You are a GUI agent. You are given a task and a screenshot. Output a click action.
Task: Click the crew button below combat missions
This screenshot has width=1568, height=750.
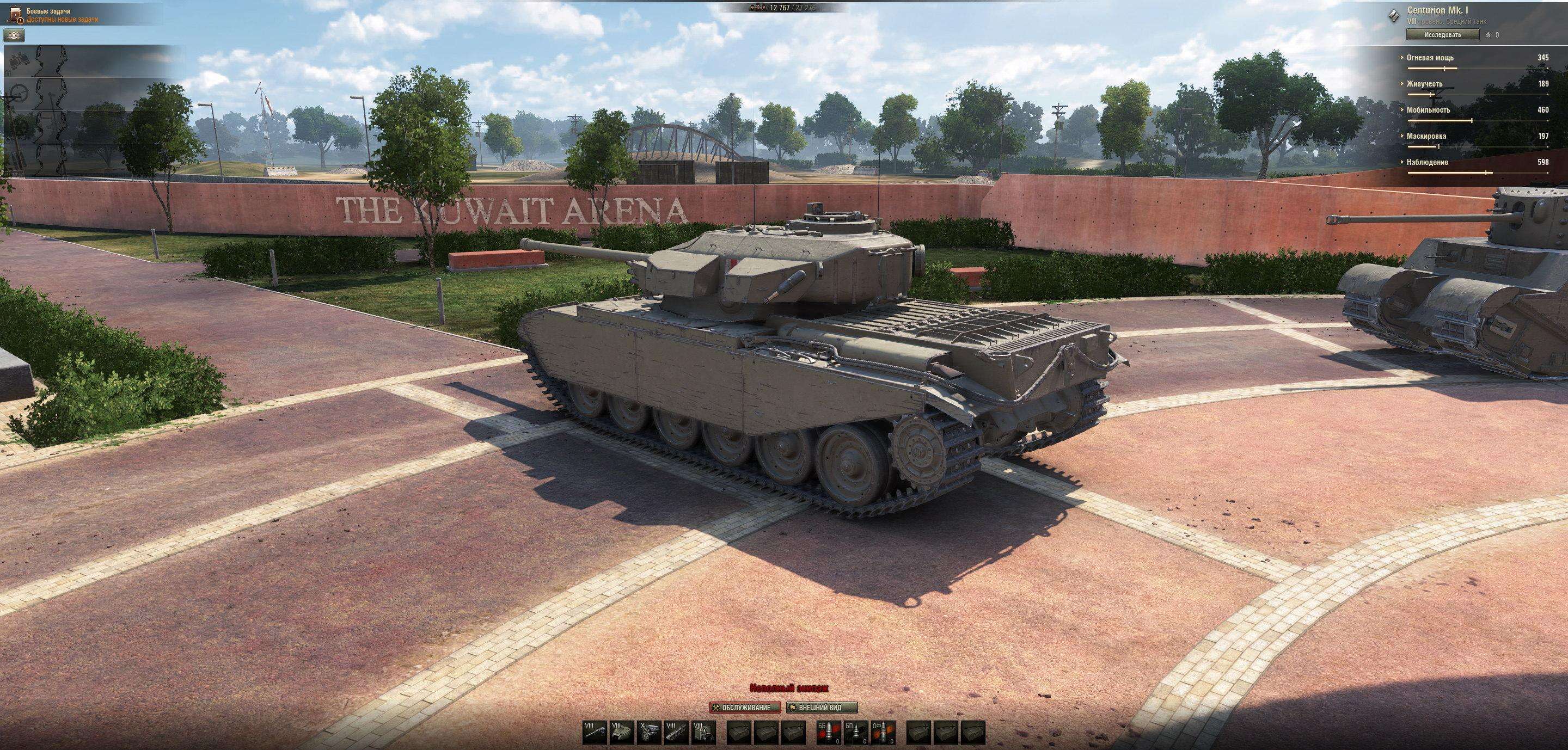[15, 35]
